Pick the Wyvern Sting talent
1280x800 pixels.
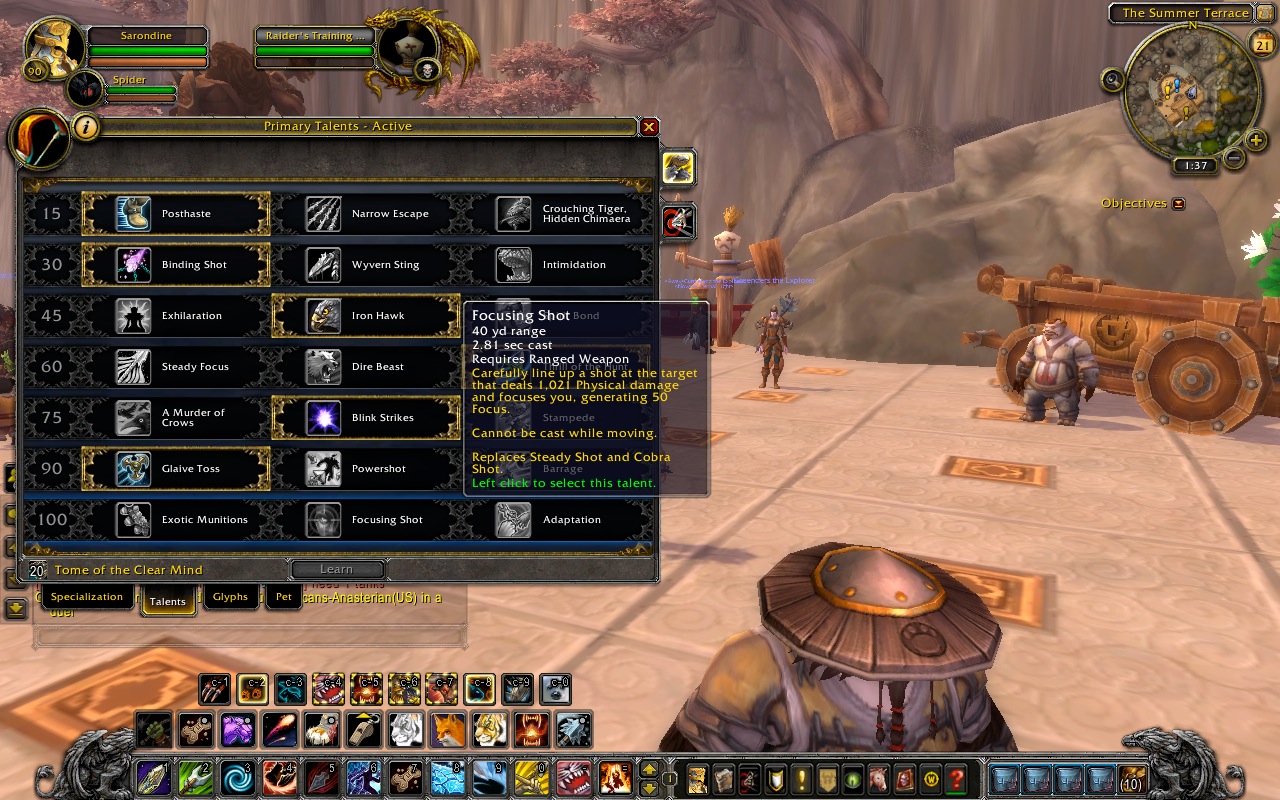[x=366, y=265]
